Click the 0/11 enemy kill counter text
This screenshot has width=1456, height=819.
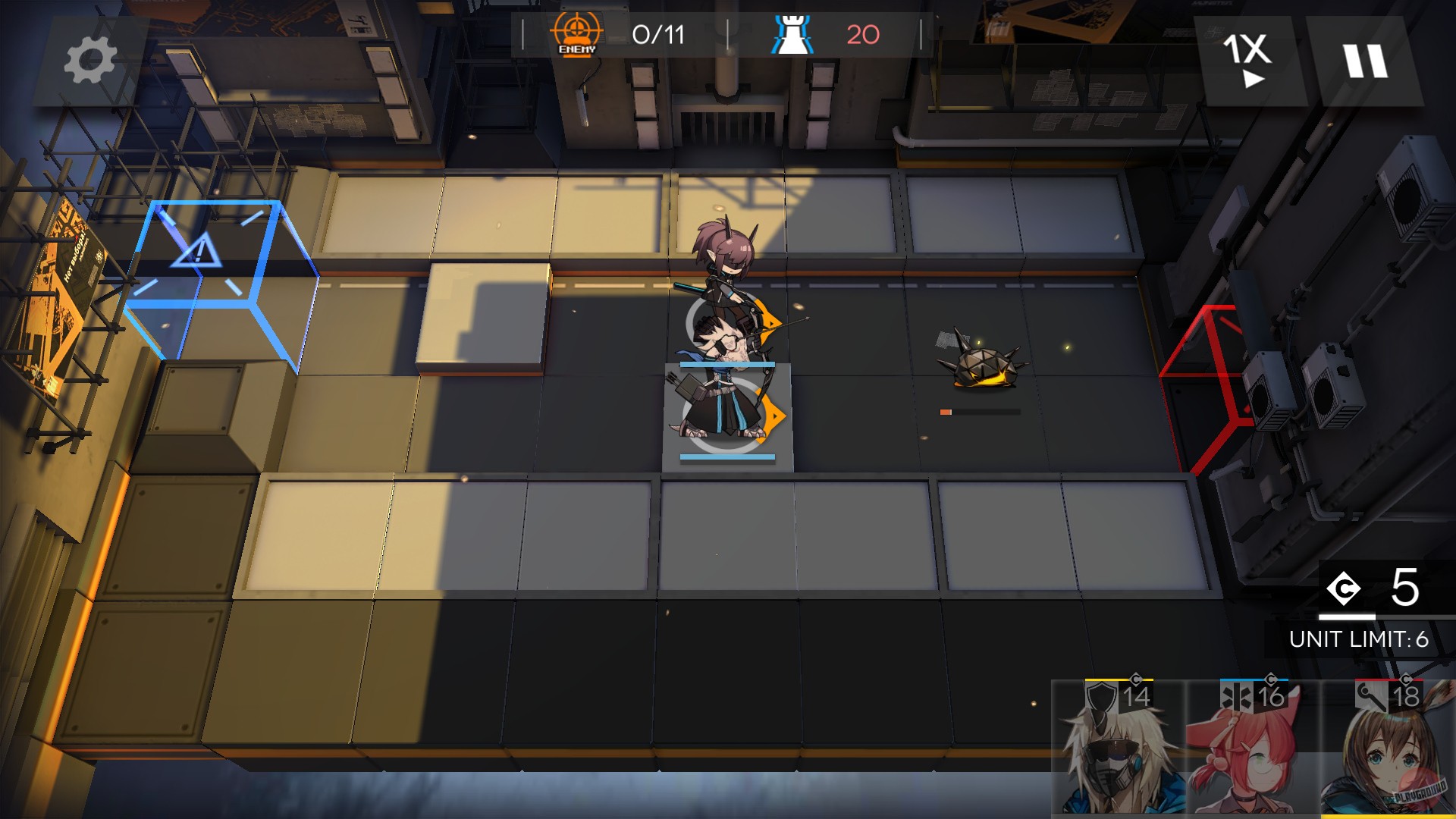pyautogui.click(x=658, y=33)
